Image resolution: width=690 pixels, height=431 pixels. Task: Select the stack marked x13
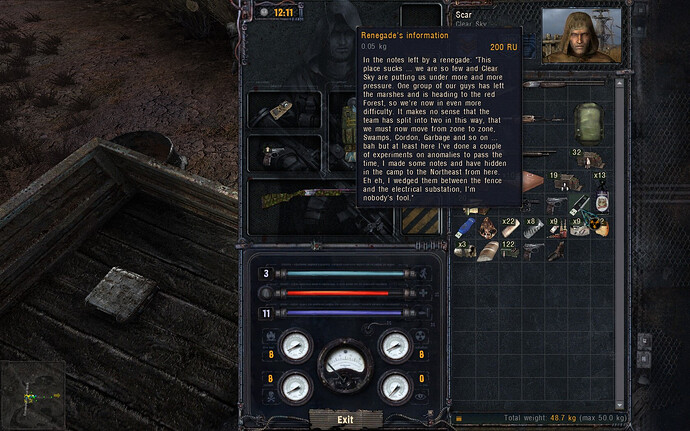[x=600, y=183]
